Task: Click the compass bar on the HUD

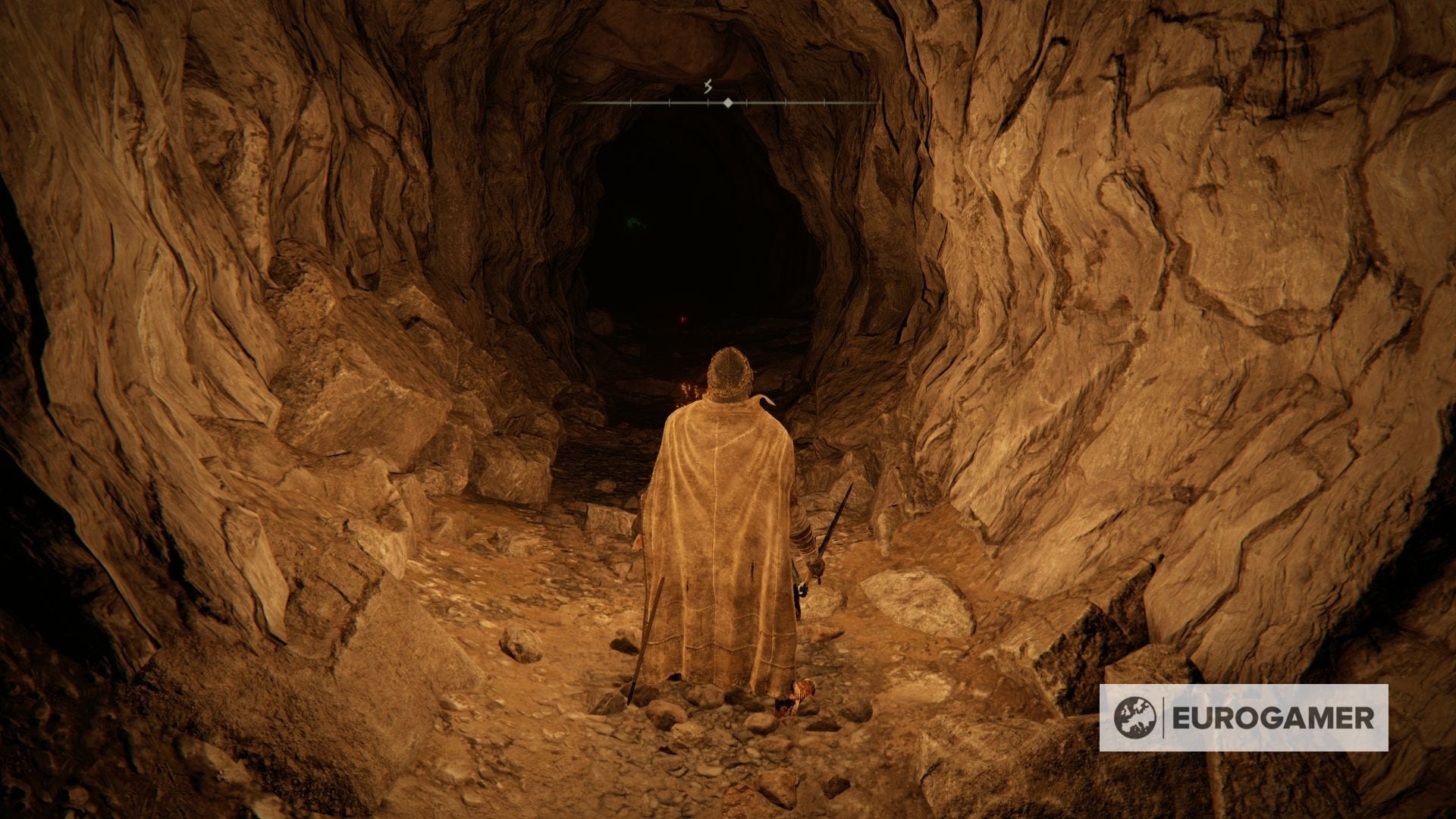Action: point(726,102)
